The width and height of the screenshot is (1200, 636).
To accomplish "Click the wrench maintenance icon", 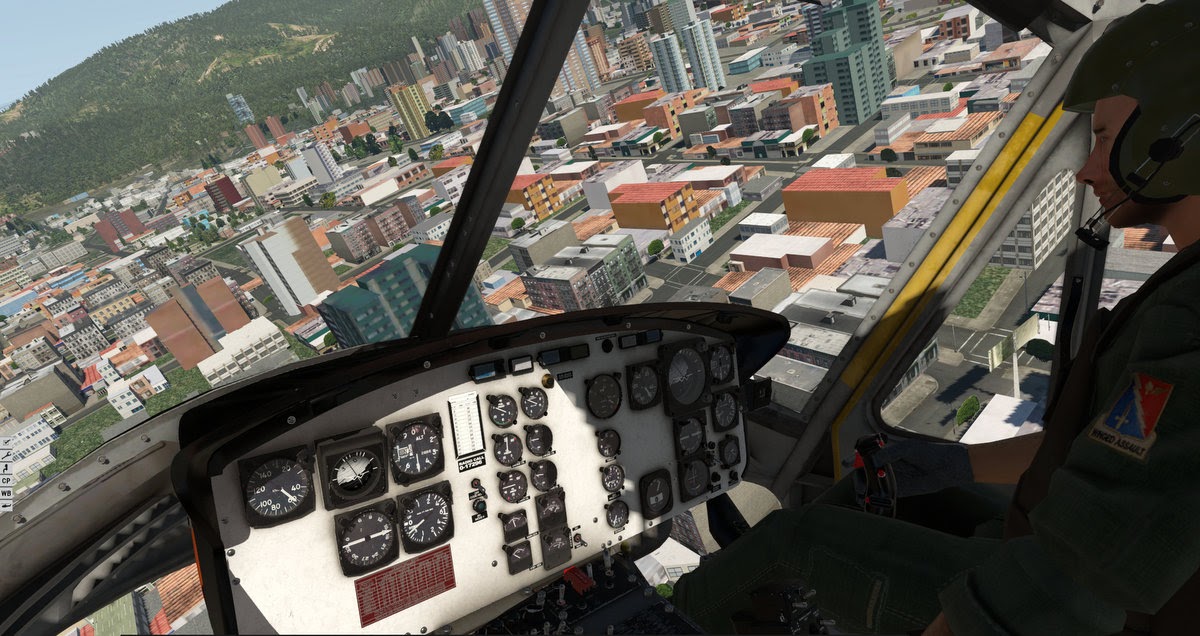I will (6, 455).
